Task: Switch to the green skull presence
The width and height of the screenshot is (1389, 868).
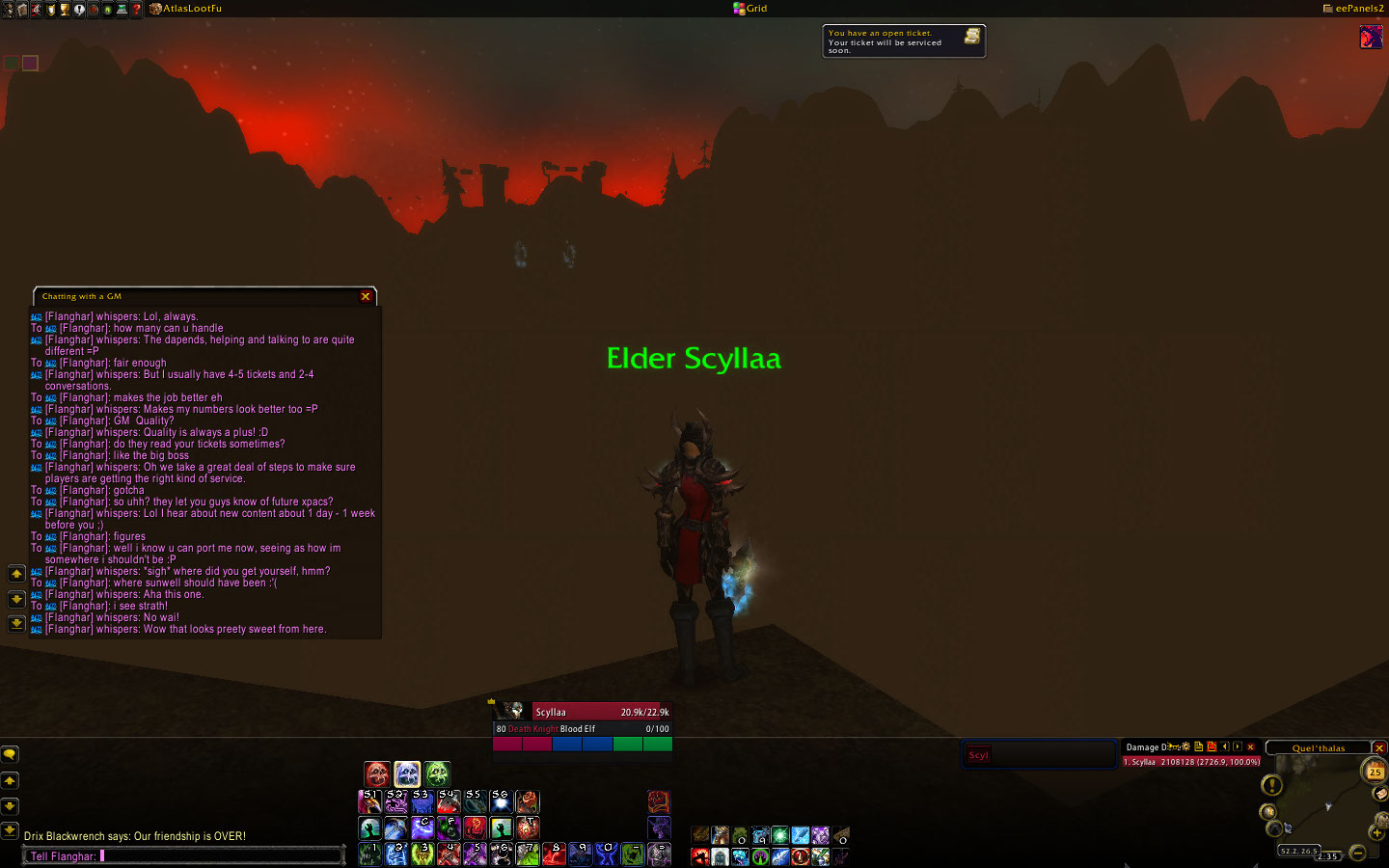Action: tap(437, 773)
